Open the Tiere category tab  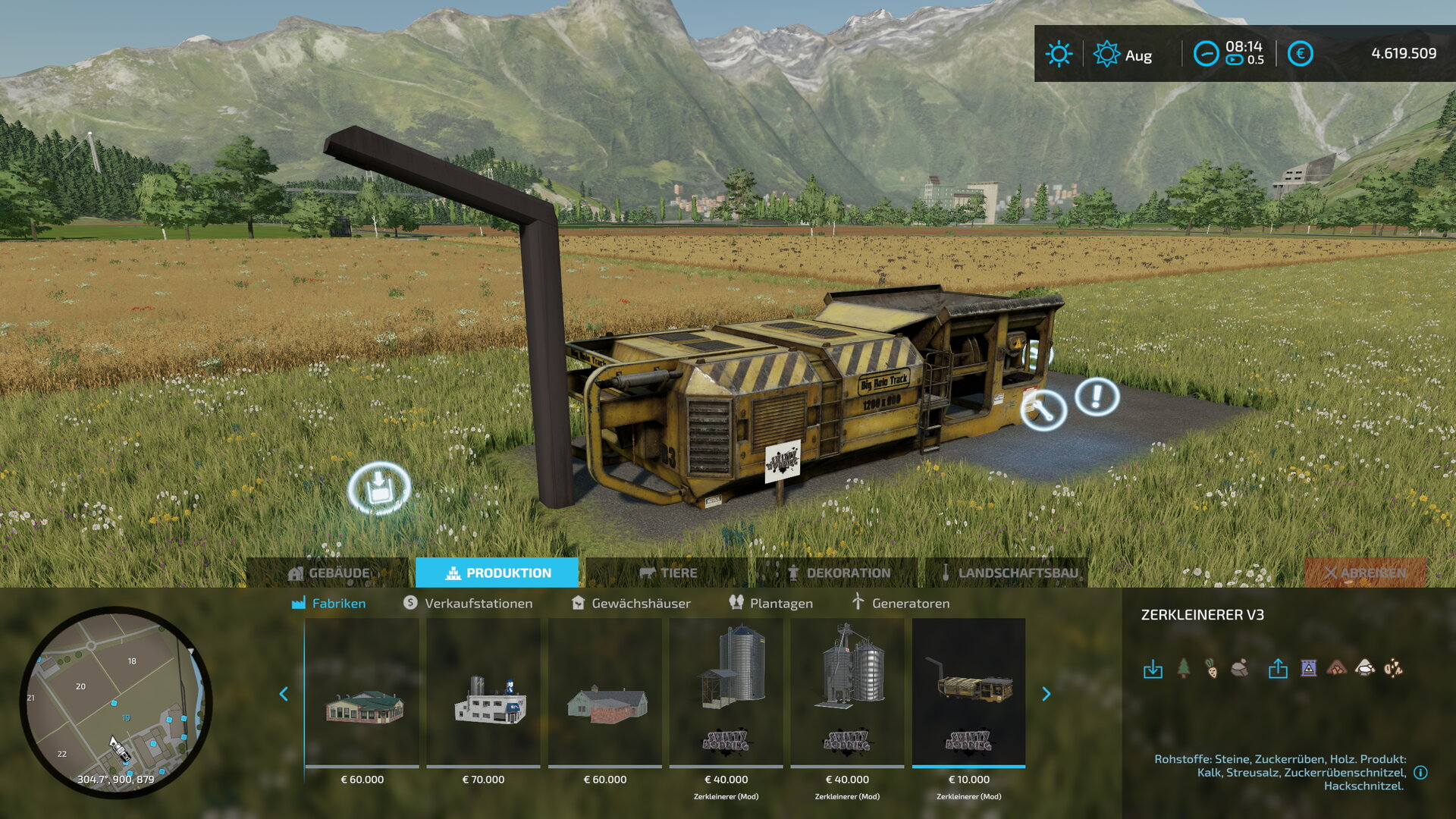668,573
